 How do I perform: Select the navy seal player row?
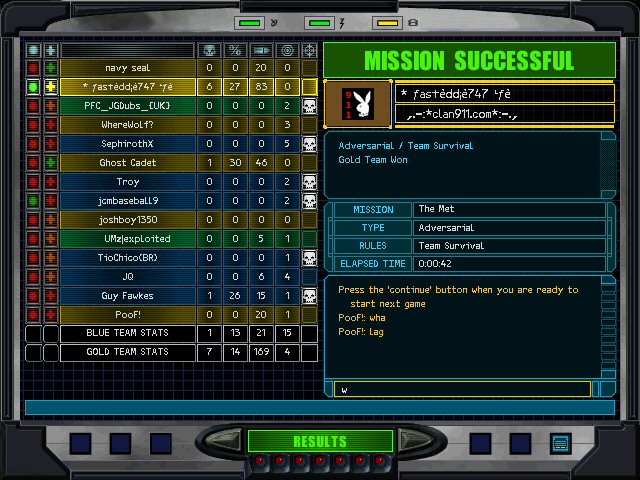[x=127, y=68]
